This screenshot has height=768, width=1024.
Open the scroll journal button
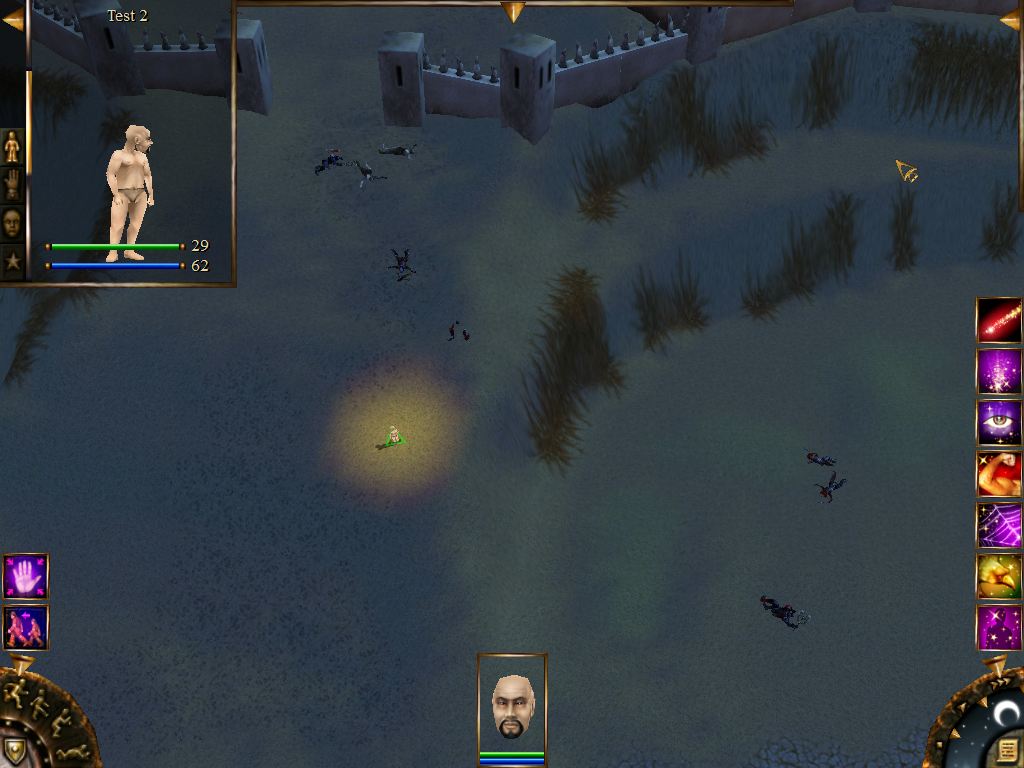1007,749
